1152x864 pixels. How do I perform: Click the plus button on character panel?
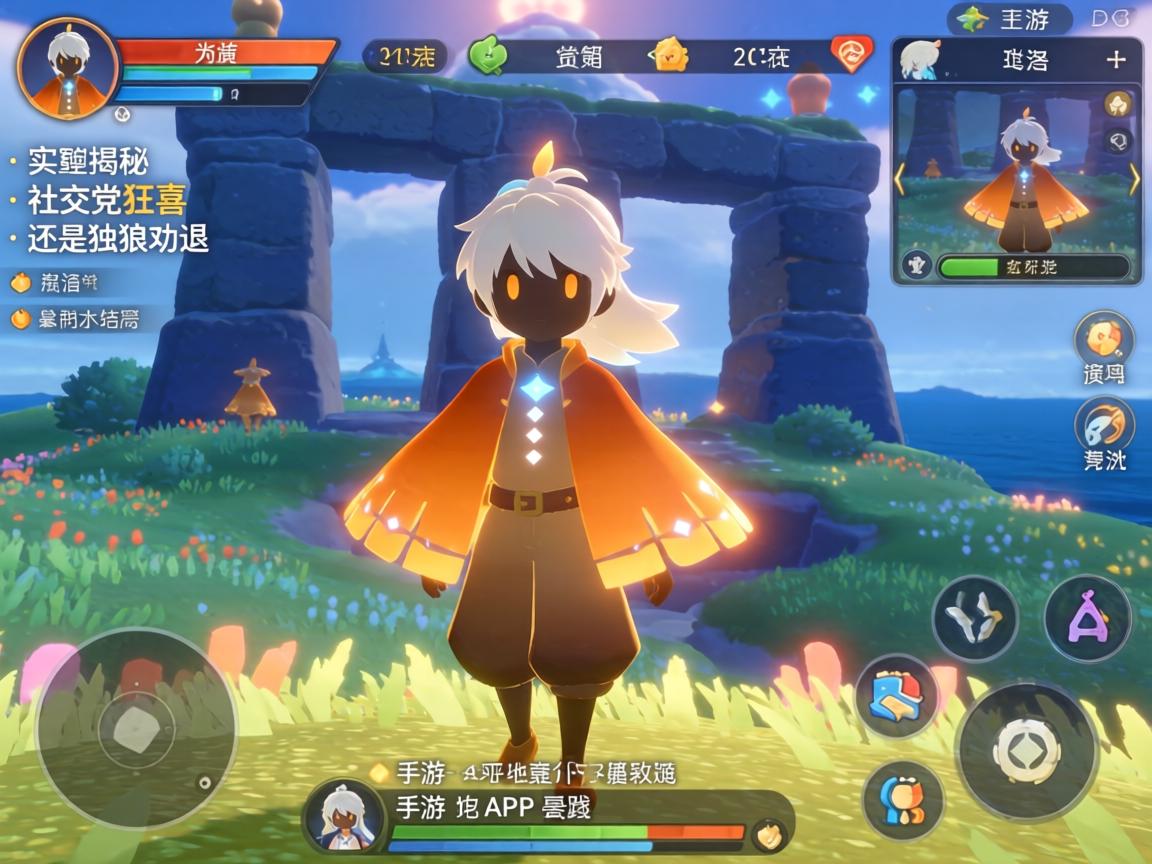coord(1116,59)
